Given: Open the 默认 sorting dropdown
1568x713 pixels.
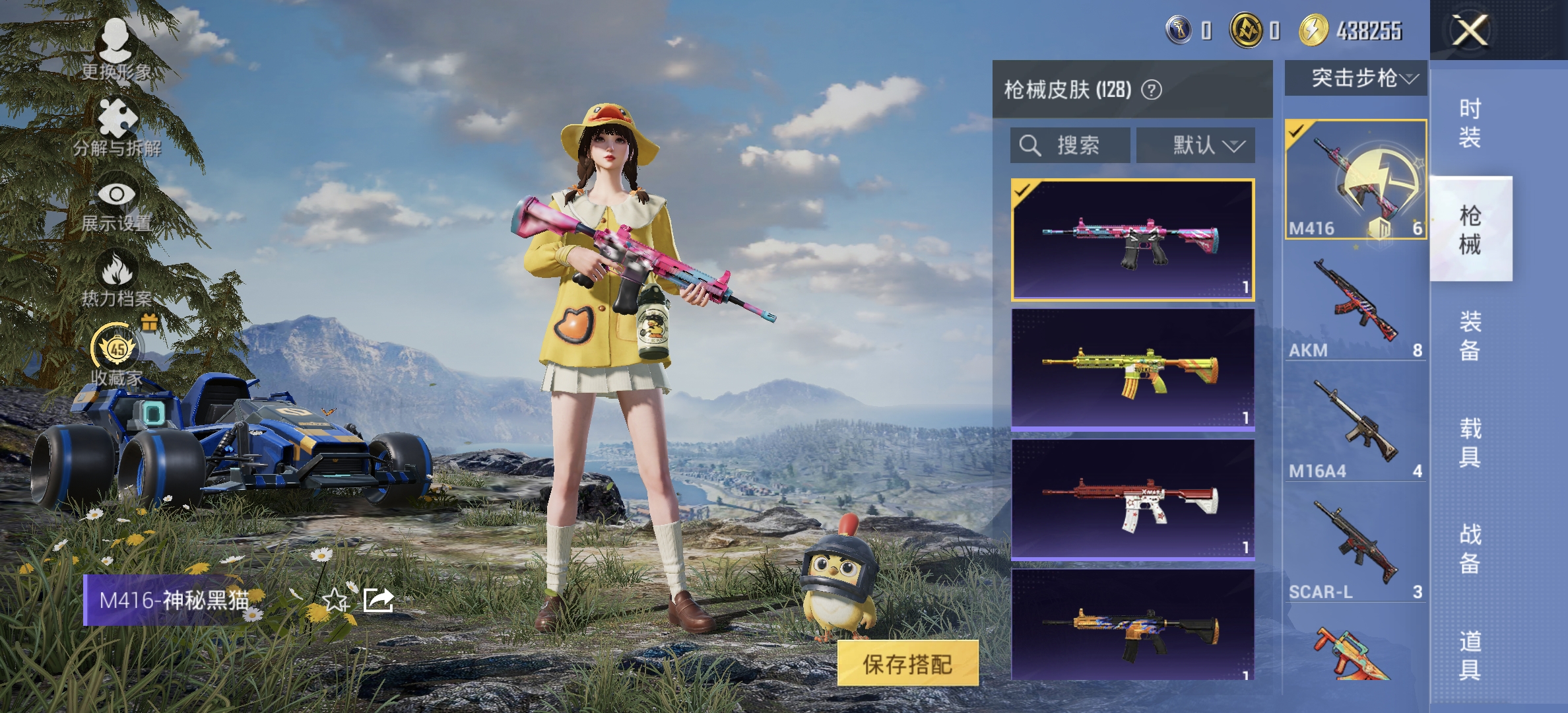Looking at the screenshot, I should (1194, 145).
